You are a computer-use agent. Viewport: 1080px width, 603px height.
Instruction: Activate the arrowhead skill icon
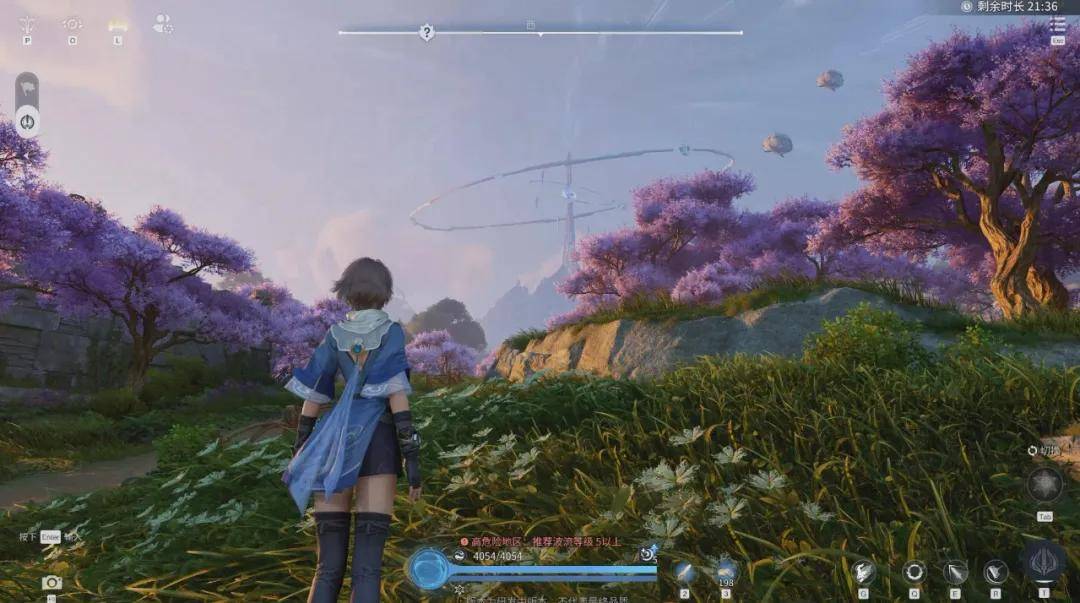coord(955,572)
